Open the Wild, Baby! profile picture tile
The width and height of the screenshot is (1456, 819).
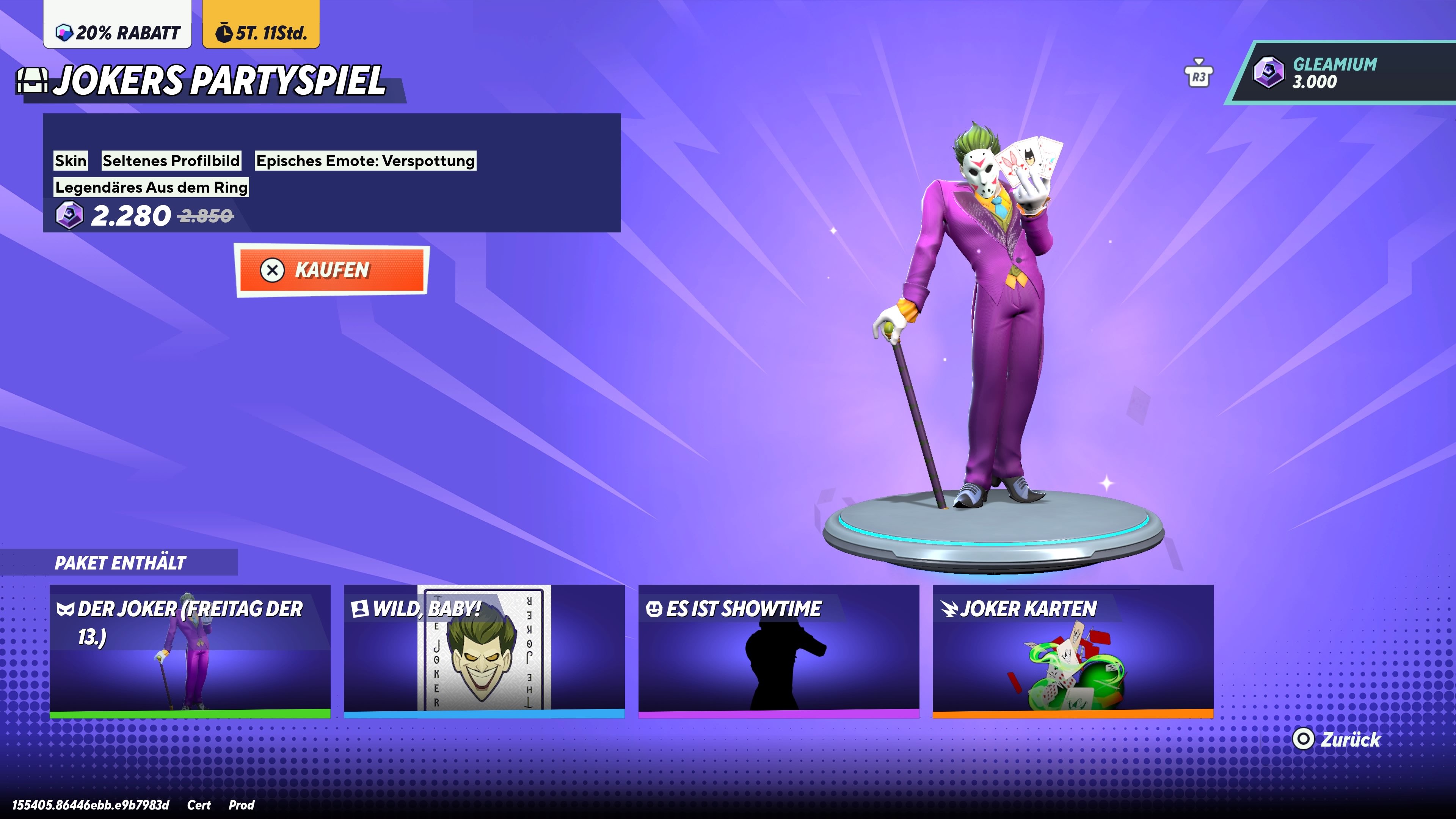coord(484,651)
